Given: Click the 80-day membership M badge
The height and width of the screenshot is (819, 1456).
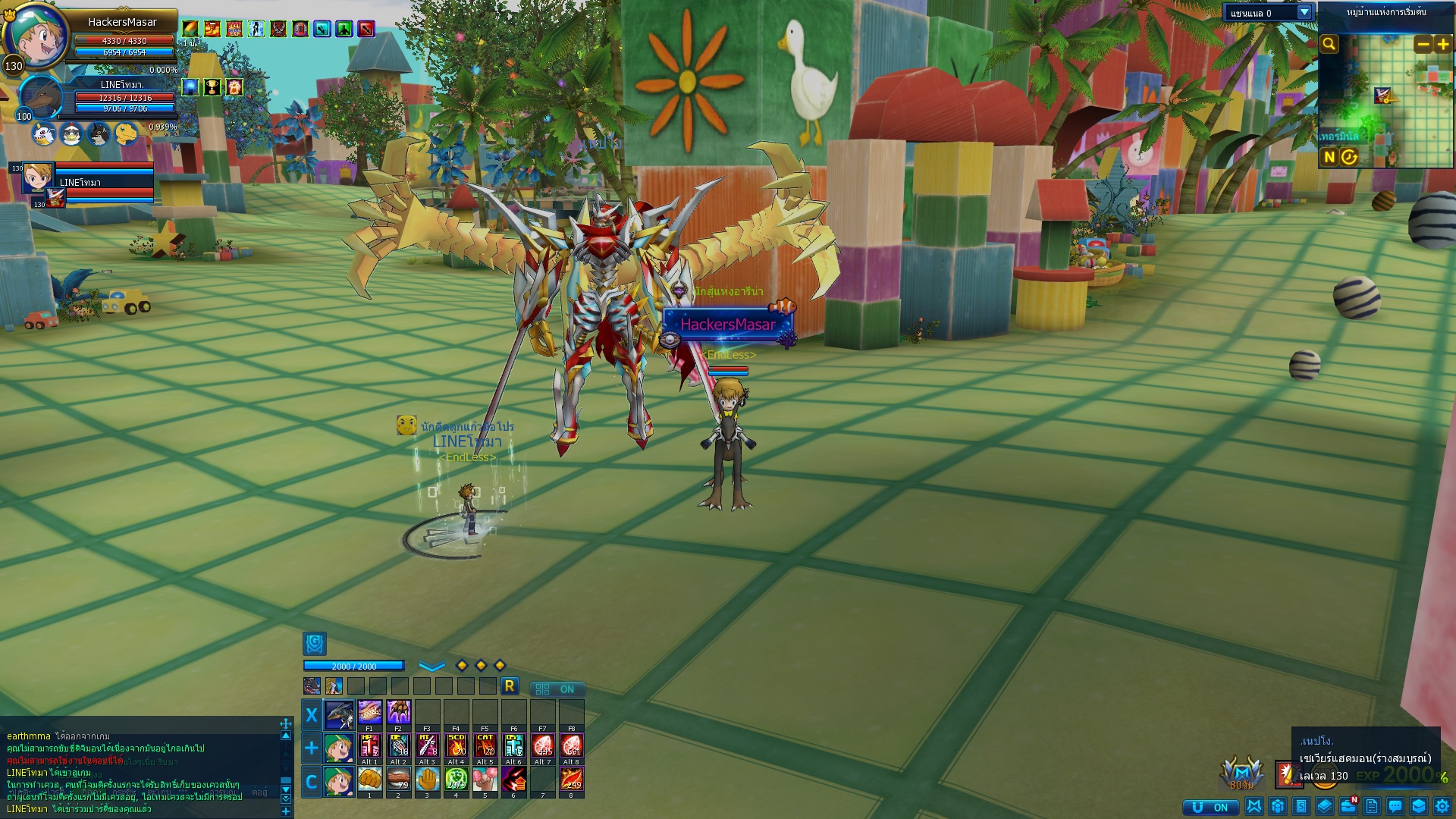Looking at the screenshot, I should tap(1241, 773).
